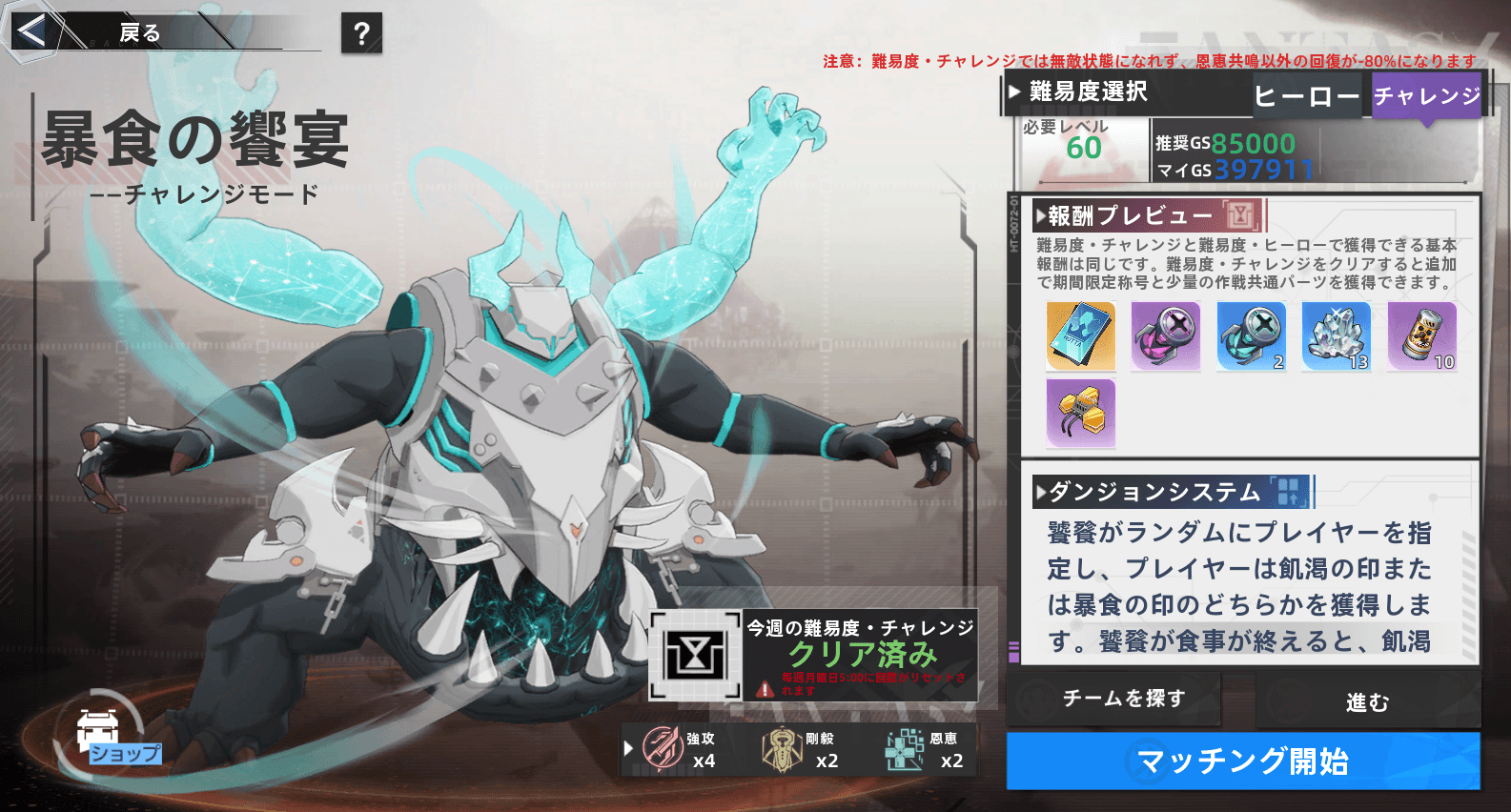Show the 強攻 x4 role detail
This screenshot has height=812, width=1511.
(x=679, y=749)
